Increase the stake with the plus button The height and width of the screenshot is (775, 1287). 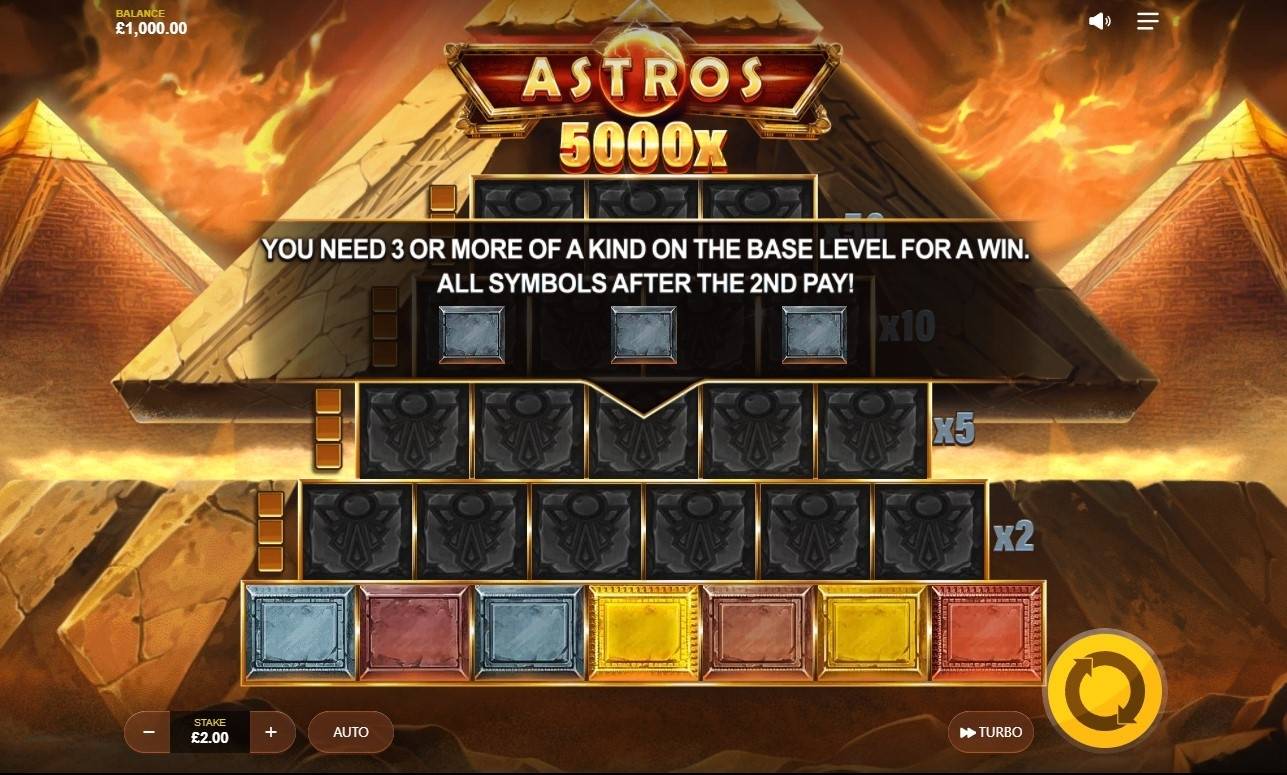pyautogui.click(x=270, y=732)
